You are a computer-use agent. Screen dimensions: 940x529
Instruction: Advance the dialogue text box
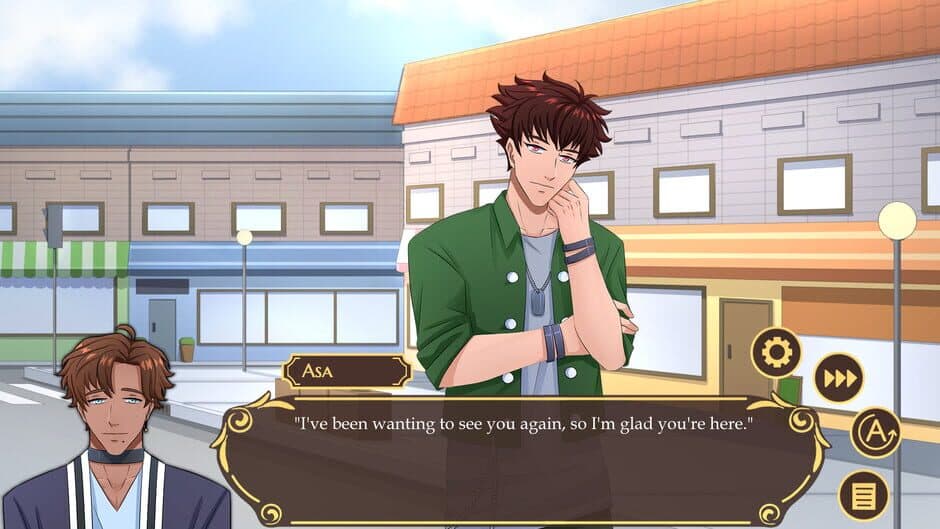click(x=520, y=460)
